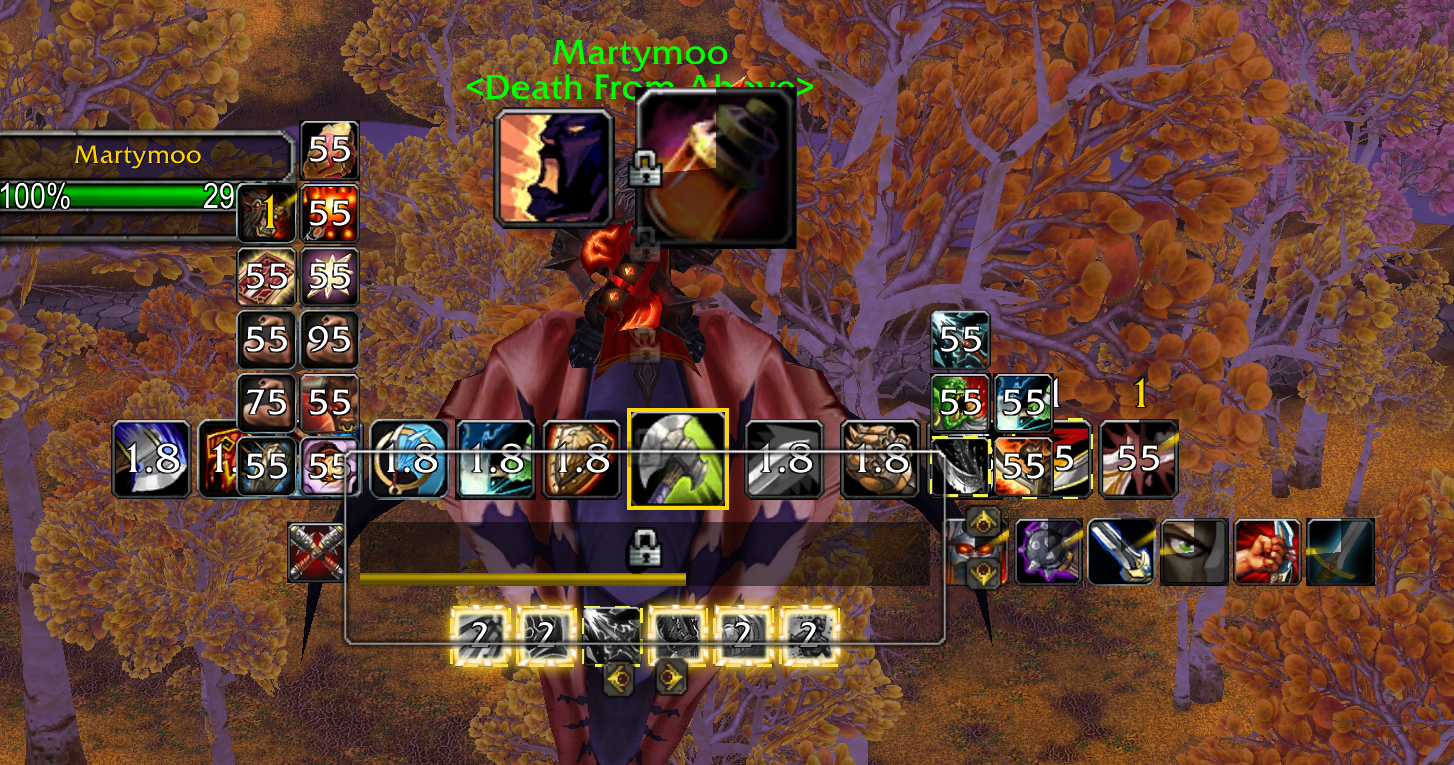Use the red clenched fist ability
The image size is (1454, 765).
1267,552
